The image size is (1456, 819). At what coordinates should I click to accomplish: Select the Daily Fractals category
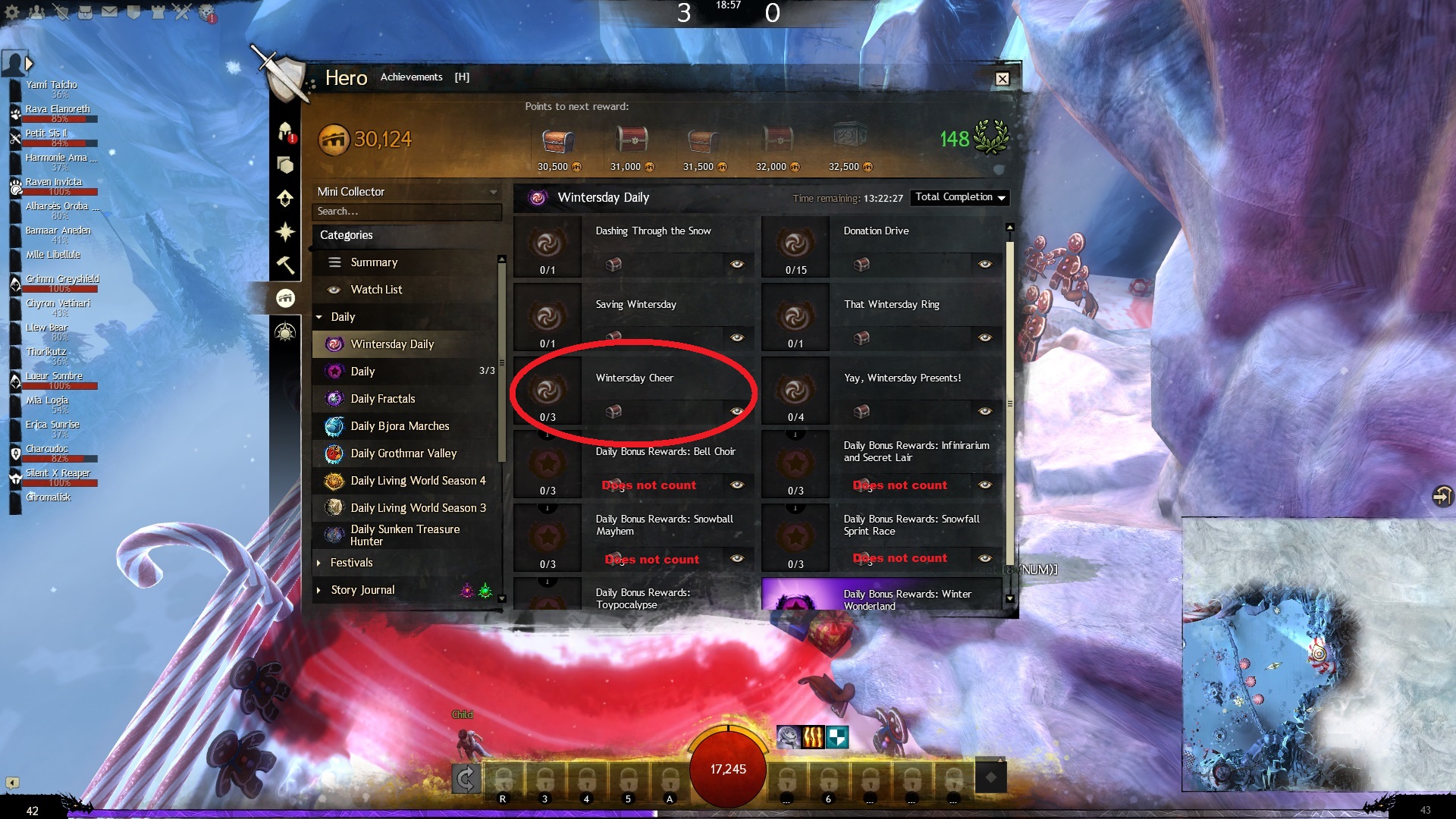coord(382,399)
